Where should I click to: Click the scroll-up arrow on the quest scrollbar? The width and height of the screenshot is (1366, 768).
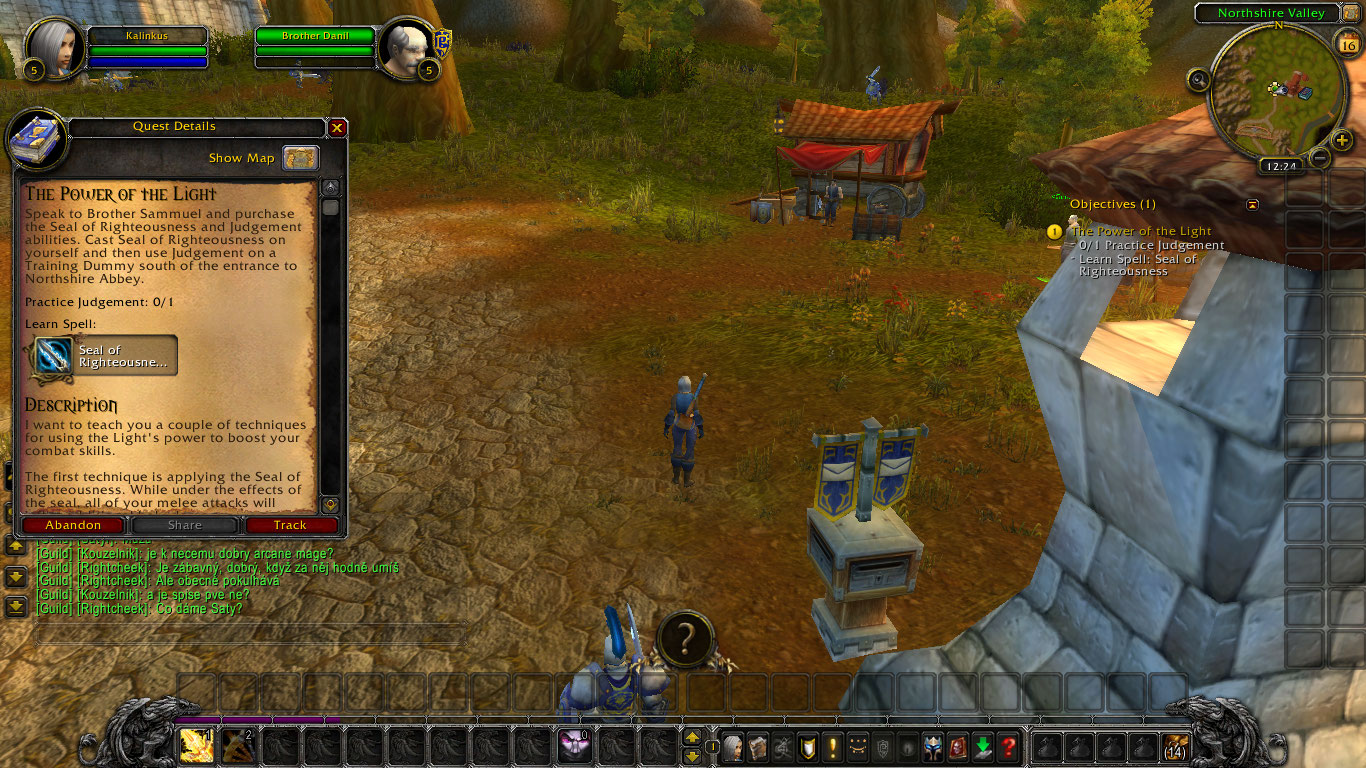330,185
